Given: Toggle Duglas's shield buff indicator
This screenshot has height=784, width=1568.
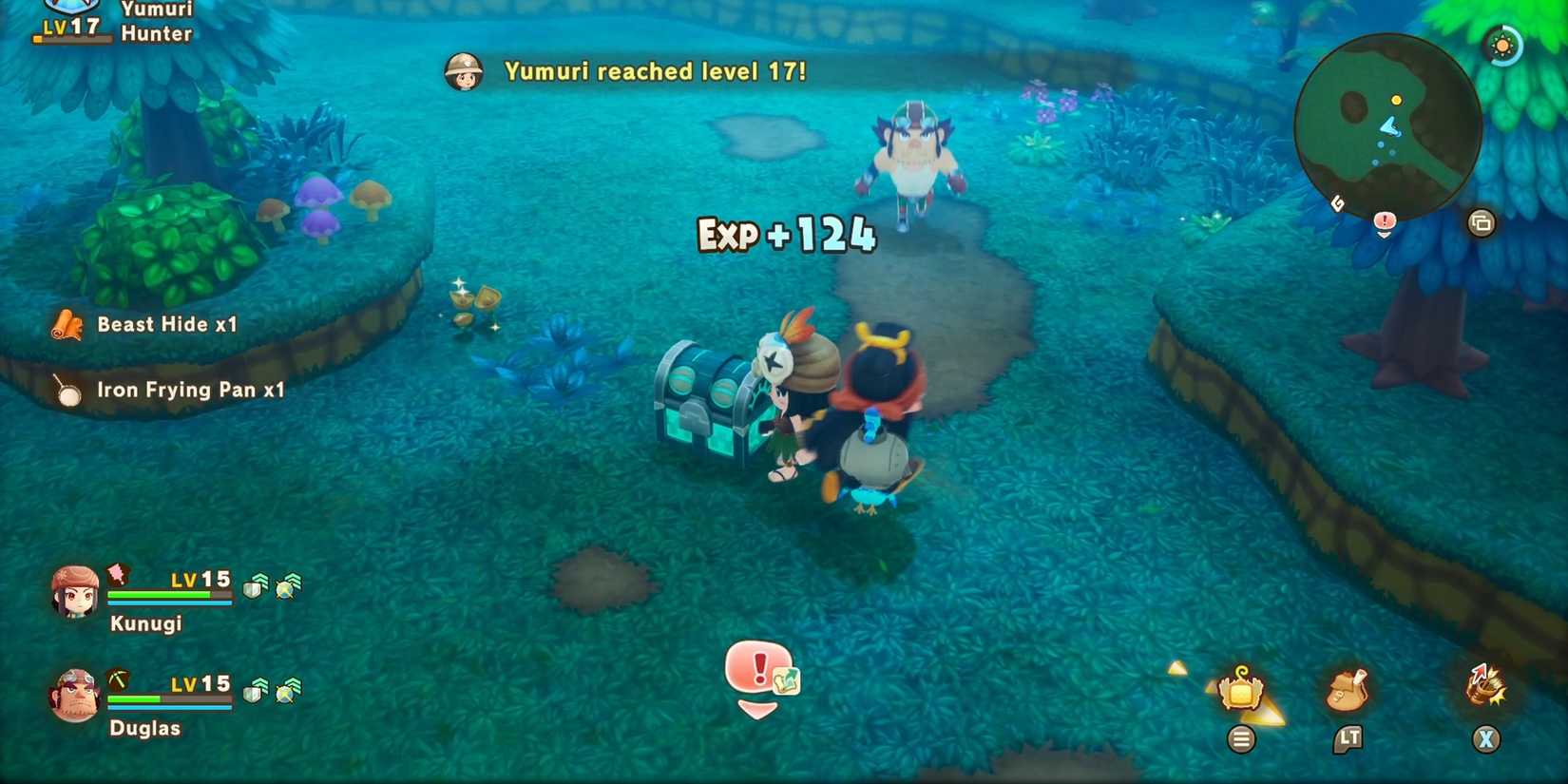Looking at the screenshot, I should pyautogui.click(x=253, y=692).
